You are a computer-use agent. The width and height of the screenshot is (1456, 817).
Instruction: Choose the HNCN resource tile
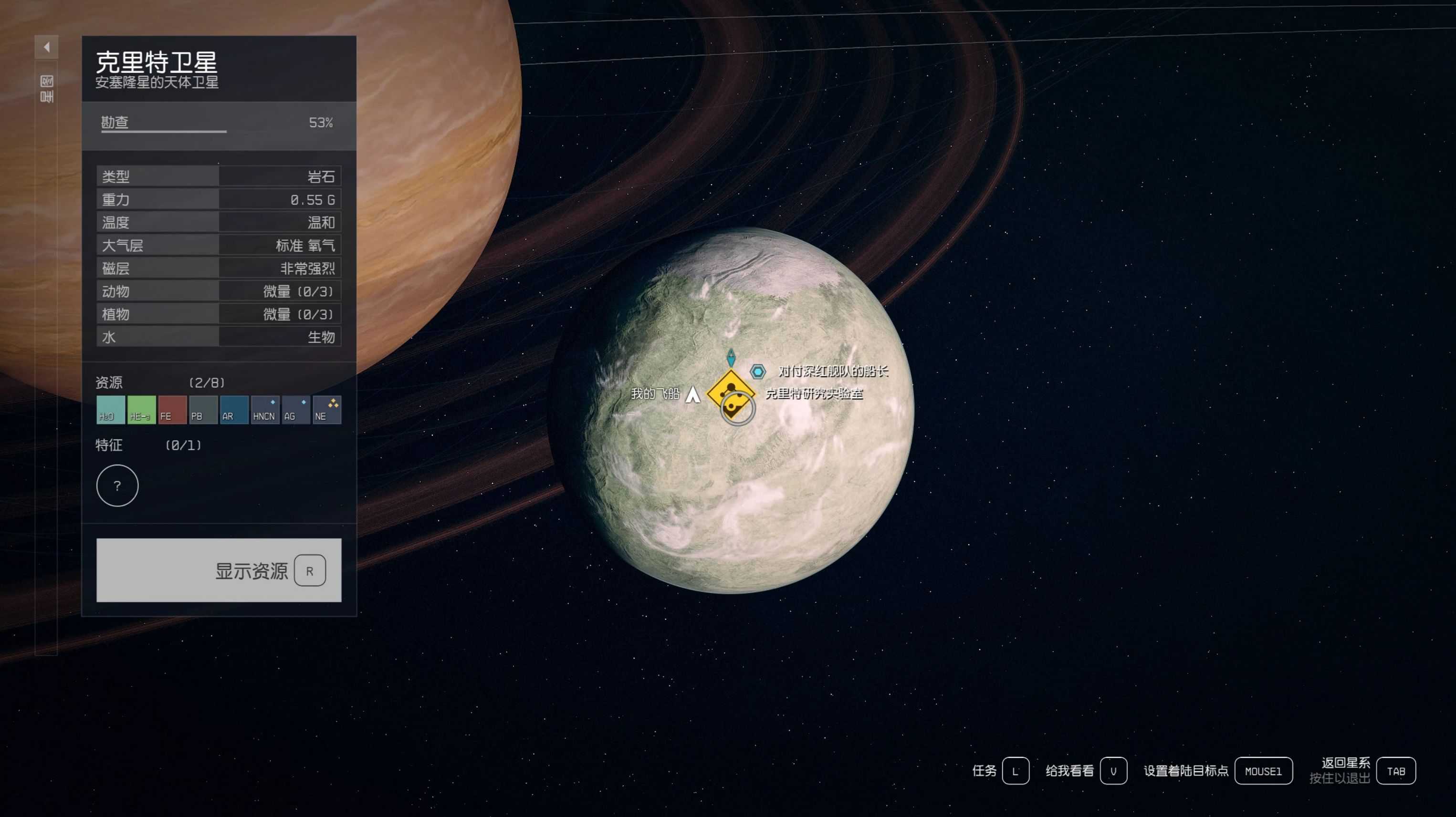pyautogui.click(x=265, y=410)
